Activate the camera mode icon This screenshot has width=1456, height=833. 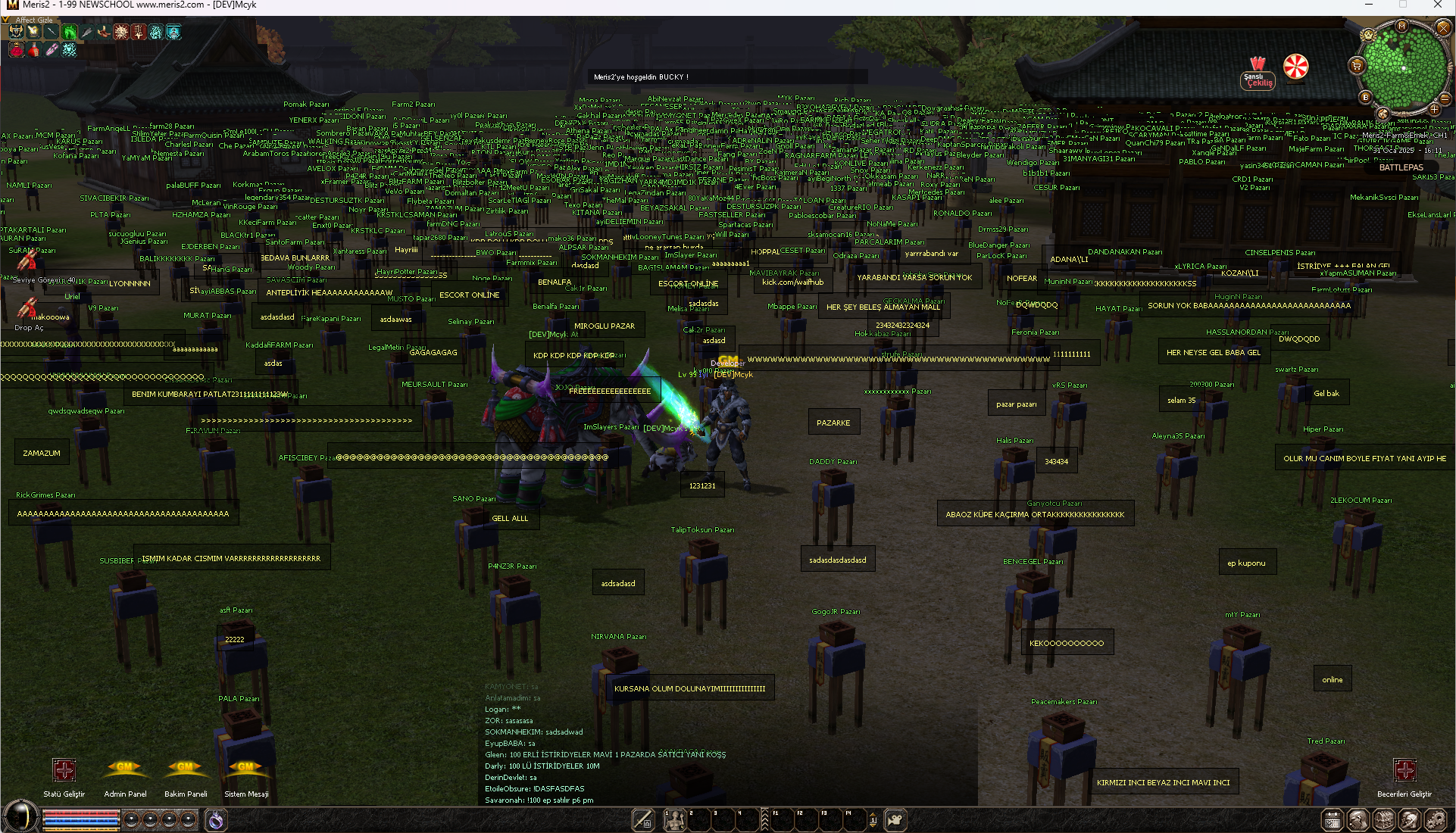(x=895, y=819)
